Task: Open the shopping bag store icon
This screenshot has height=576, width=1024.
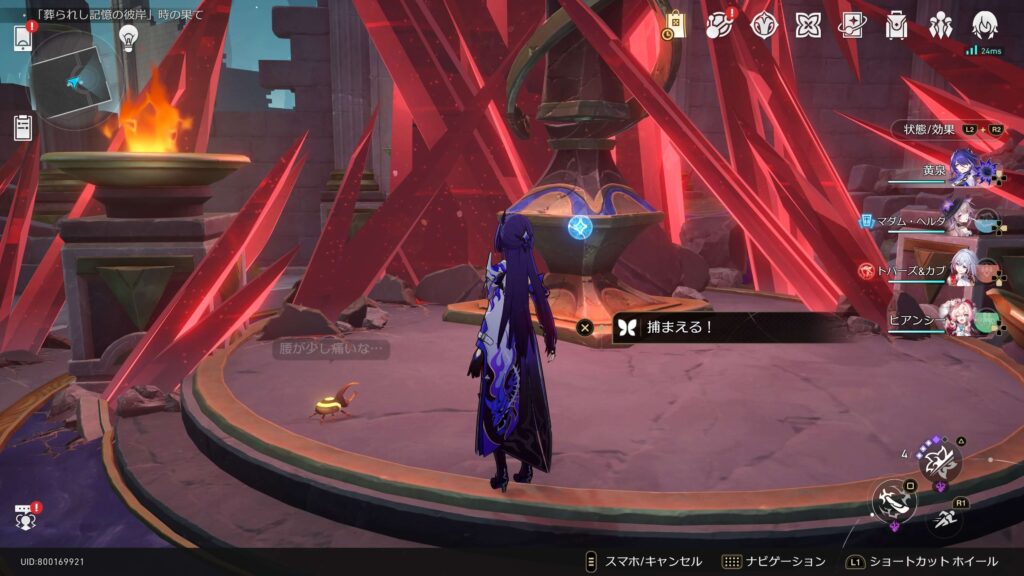Action: click(x=676, y=25)
